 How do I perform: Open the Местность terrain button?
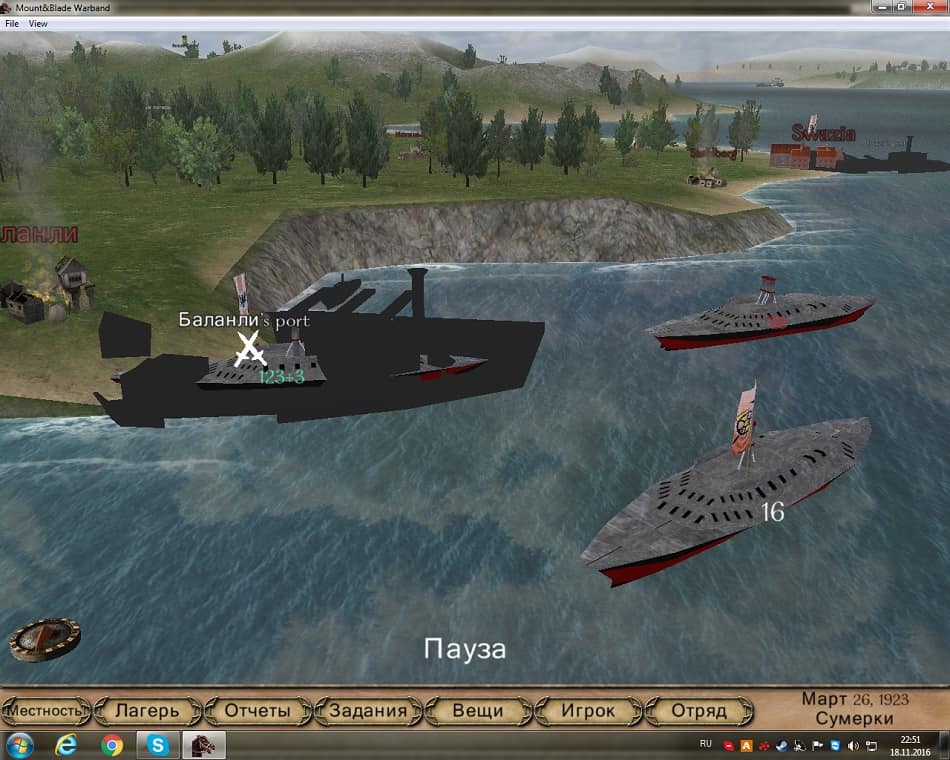pos(45,711)
